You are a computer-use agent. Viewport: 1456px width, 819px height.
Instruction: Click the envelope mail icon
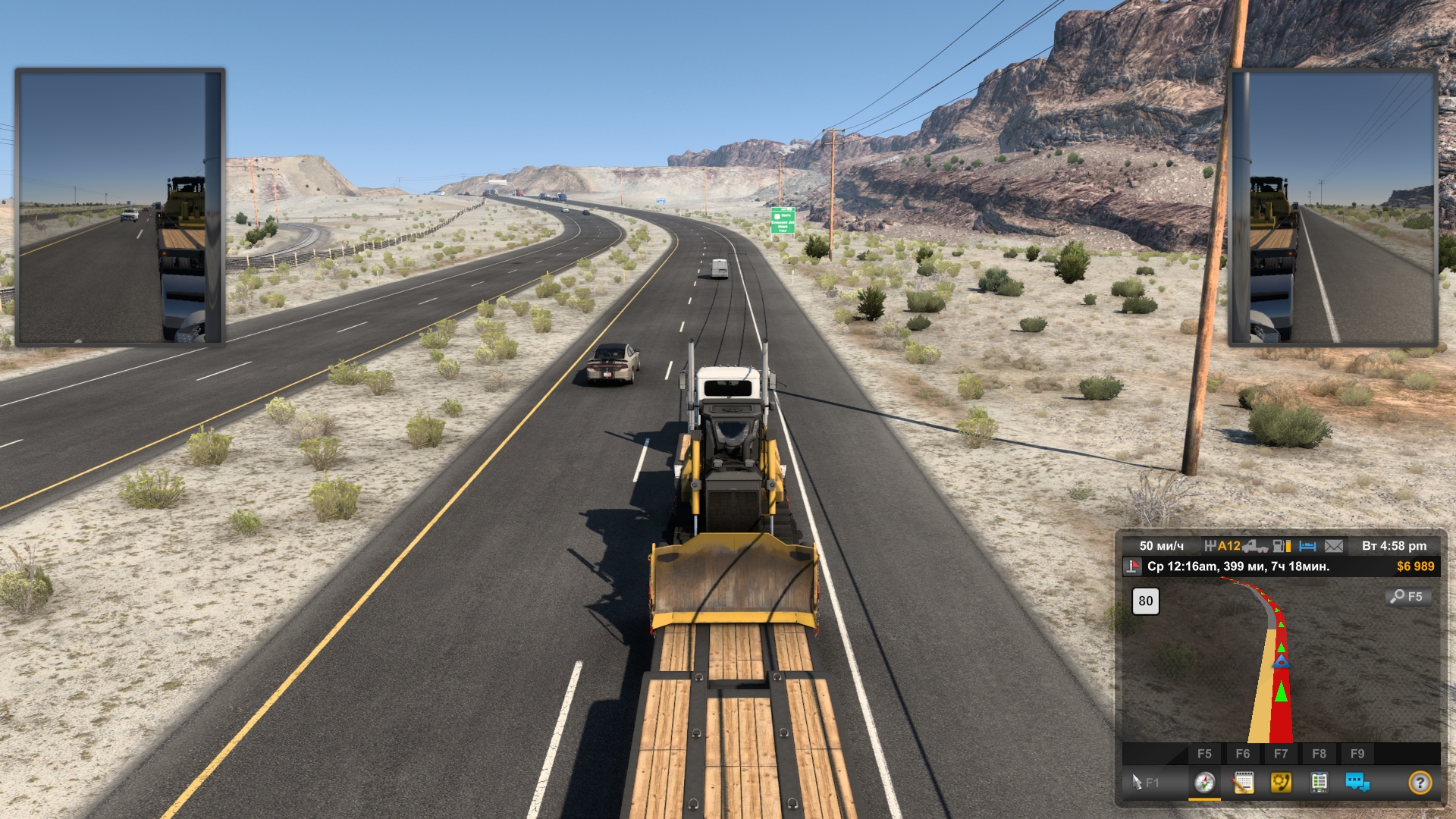click(1334, 546)
